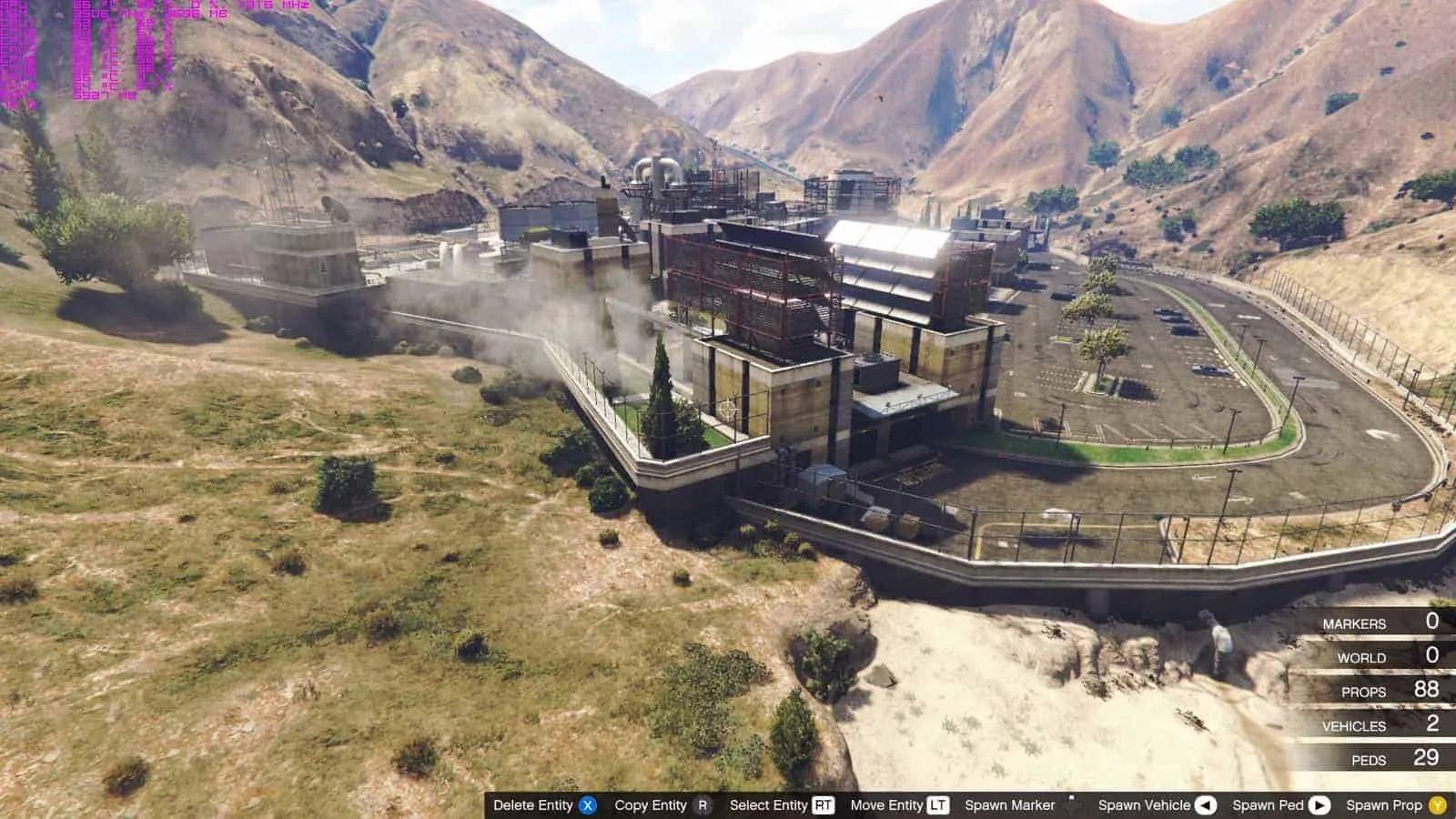Select the Select Entity menu item
1456x819 pixels.
[x=770, y=804]
